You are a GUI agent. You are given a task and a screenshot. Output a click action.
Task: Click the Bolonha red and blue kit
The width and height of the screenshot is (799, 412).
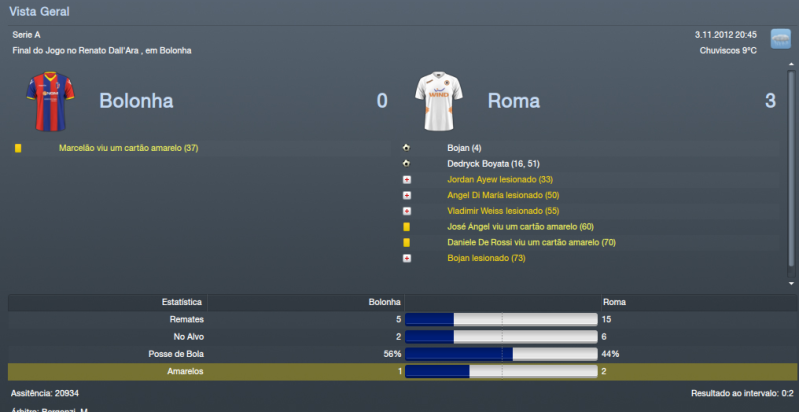(45, 97)
